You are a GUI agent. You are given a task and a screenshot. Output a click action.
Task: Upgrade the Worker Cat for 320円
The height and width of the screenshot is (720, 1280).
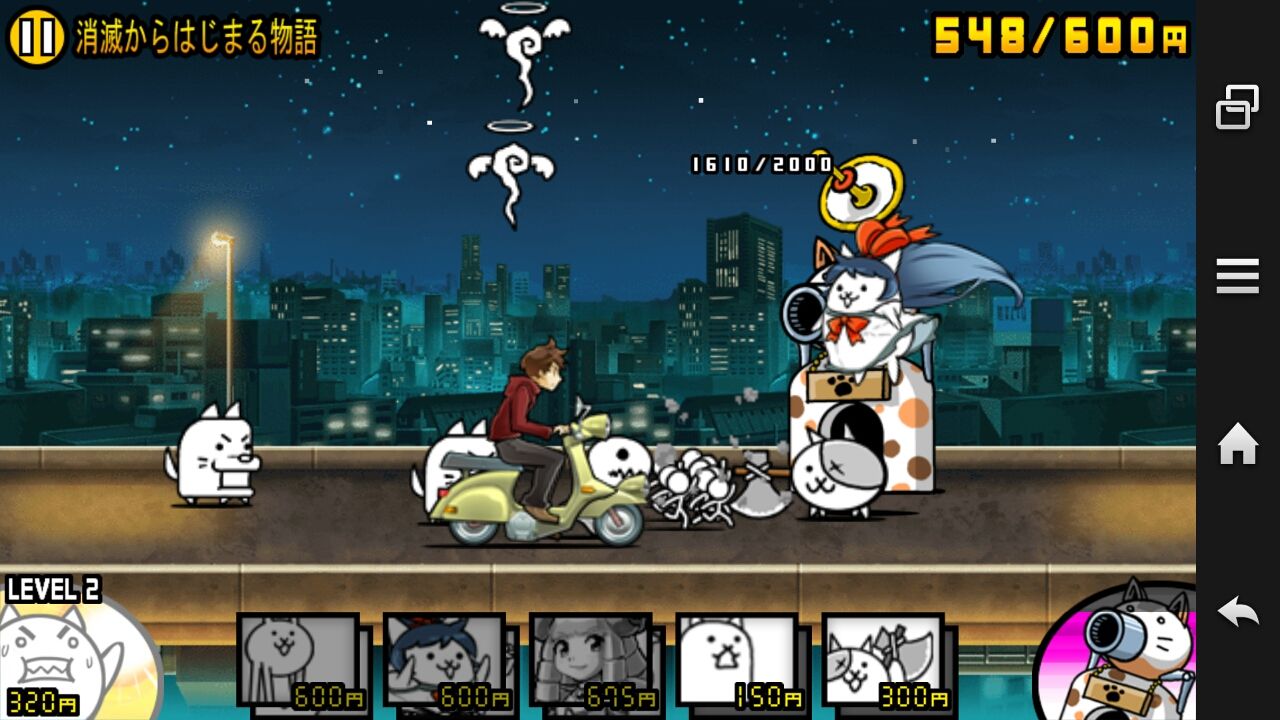click(x=60, y=660)
